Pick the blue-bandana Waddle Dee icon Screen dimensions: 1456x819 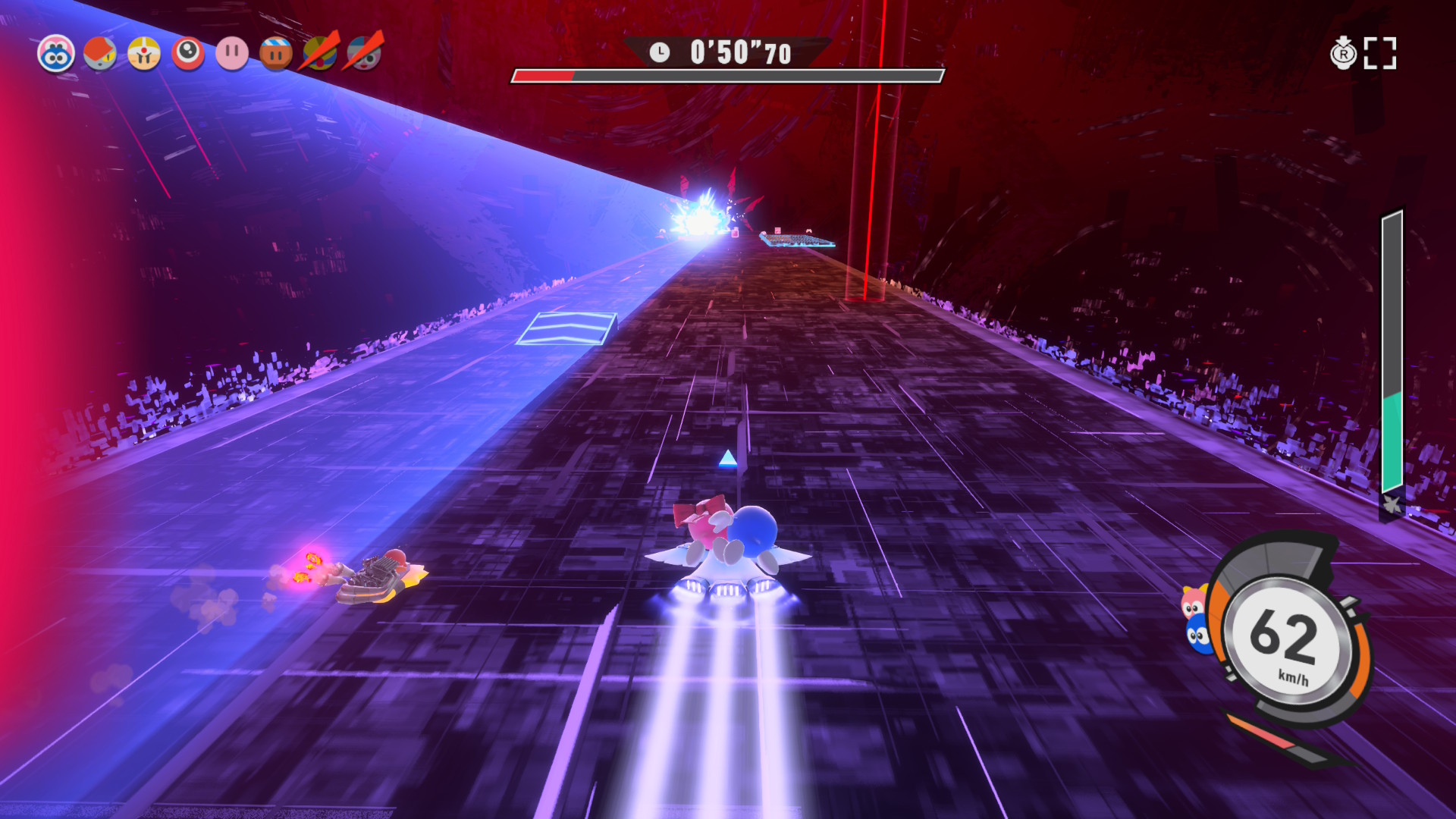click(x=276, y=54)
